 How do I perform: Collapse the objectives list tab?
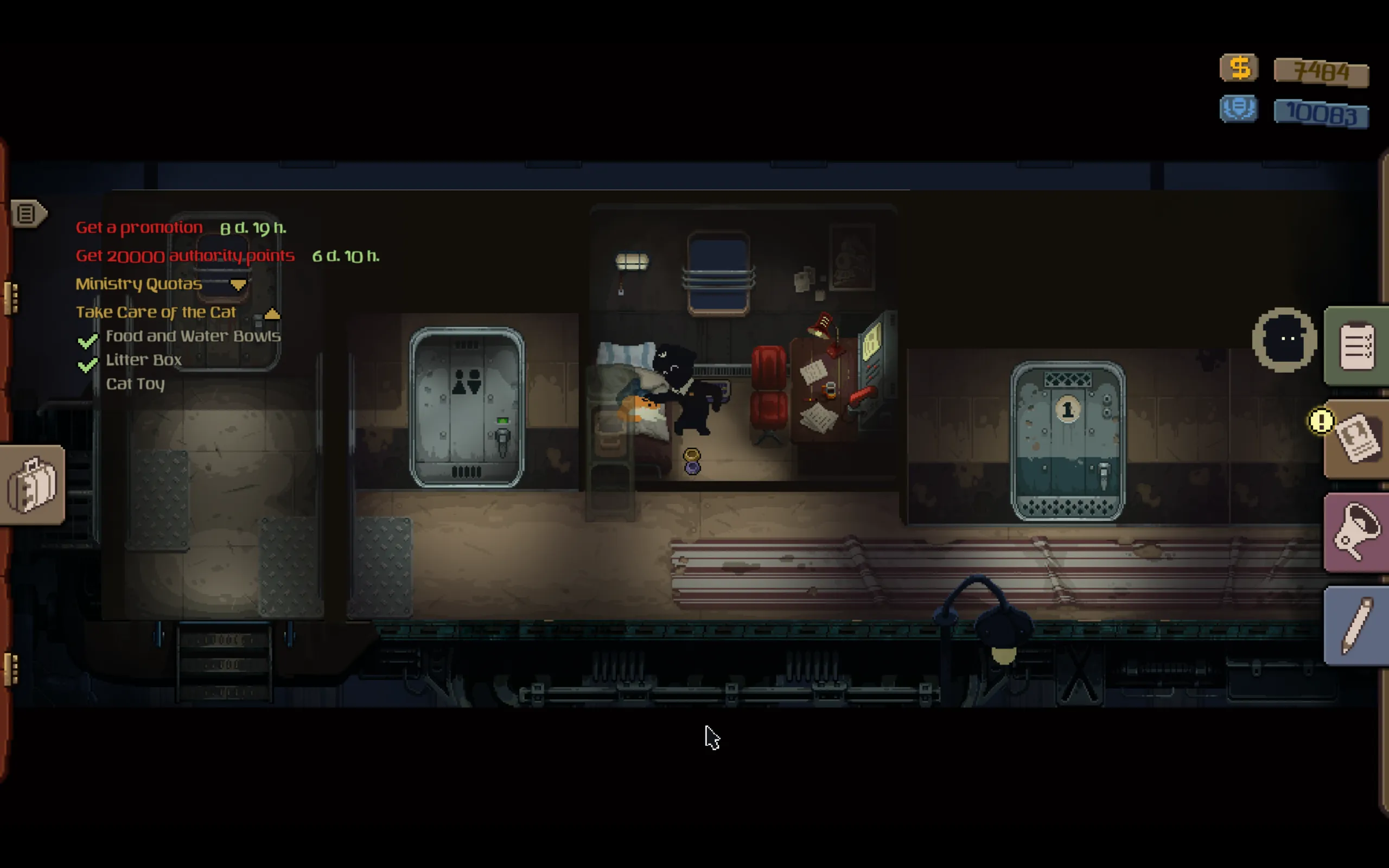point(27,214)
